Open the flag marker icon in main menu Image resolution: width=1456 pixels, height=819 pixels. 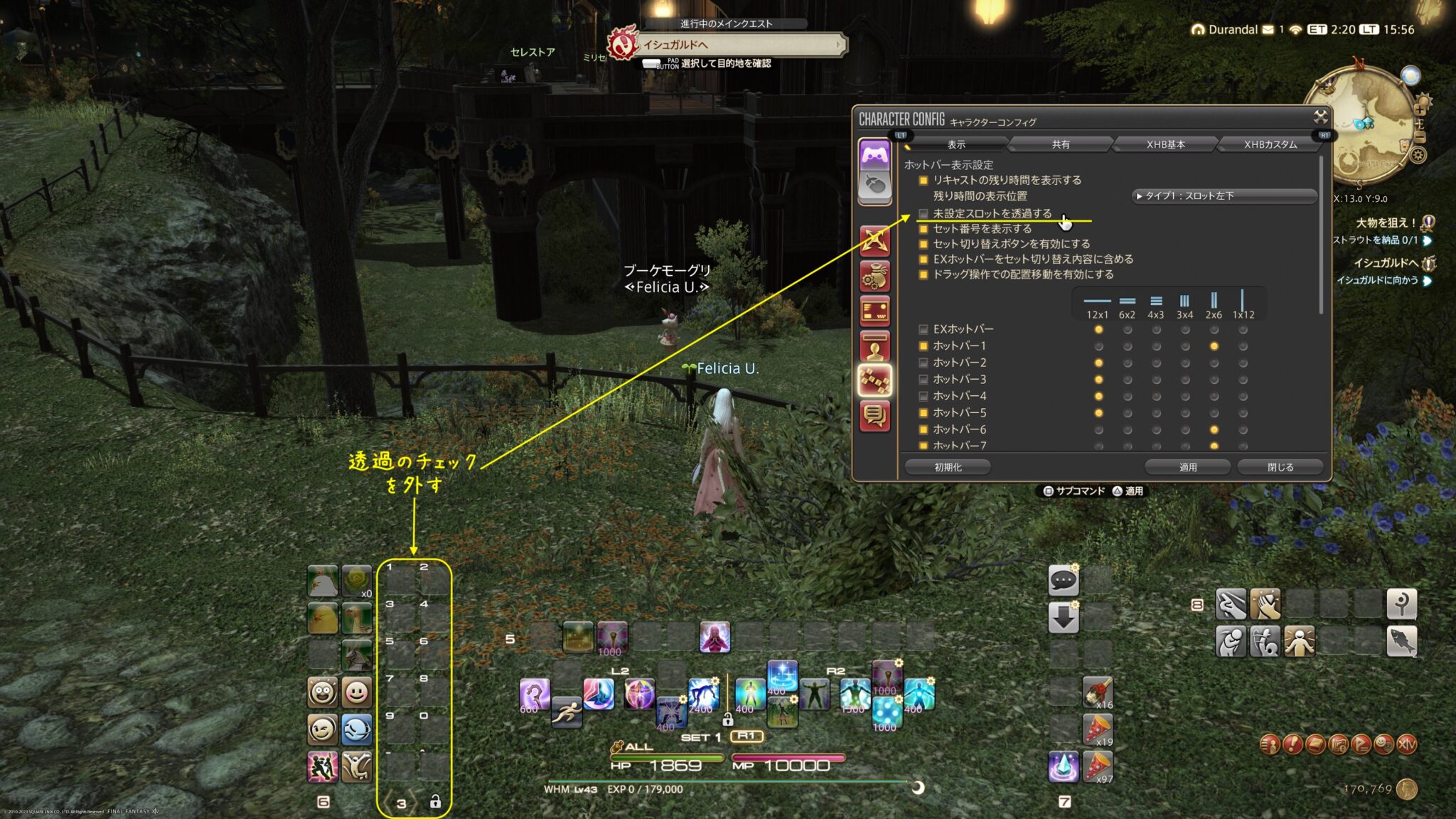[x=1360, y=746]
